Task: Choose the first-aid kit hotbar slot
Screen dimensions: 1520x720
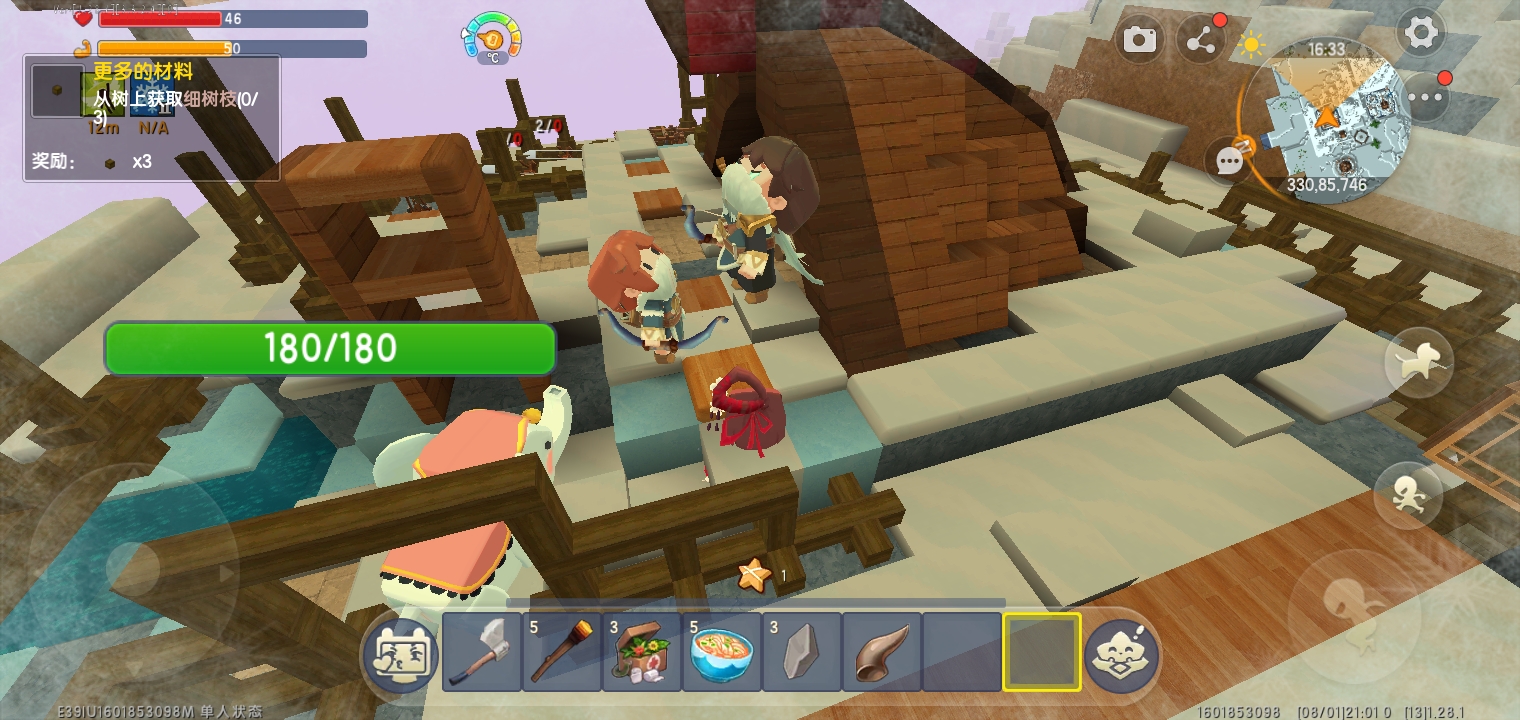Action: click(x=642, y=652)
